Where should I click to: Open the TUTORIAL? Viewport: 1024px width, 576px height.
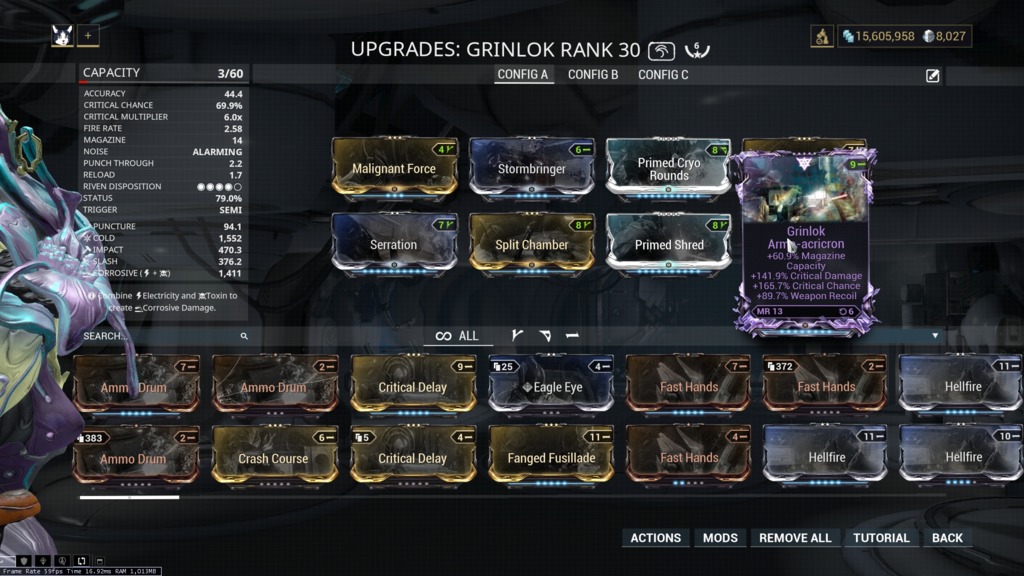[881, 538]
